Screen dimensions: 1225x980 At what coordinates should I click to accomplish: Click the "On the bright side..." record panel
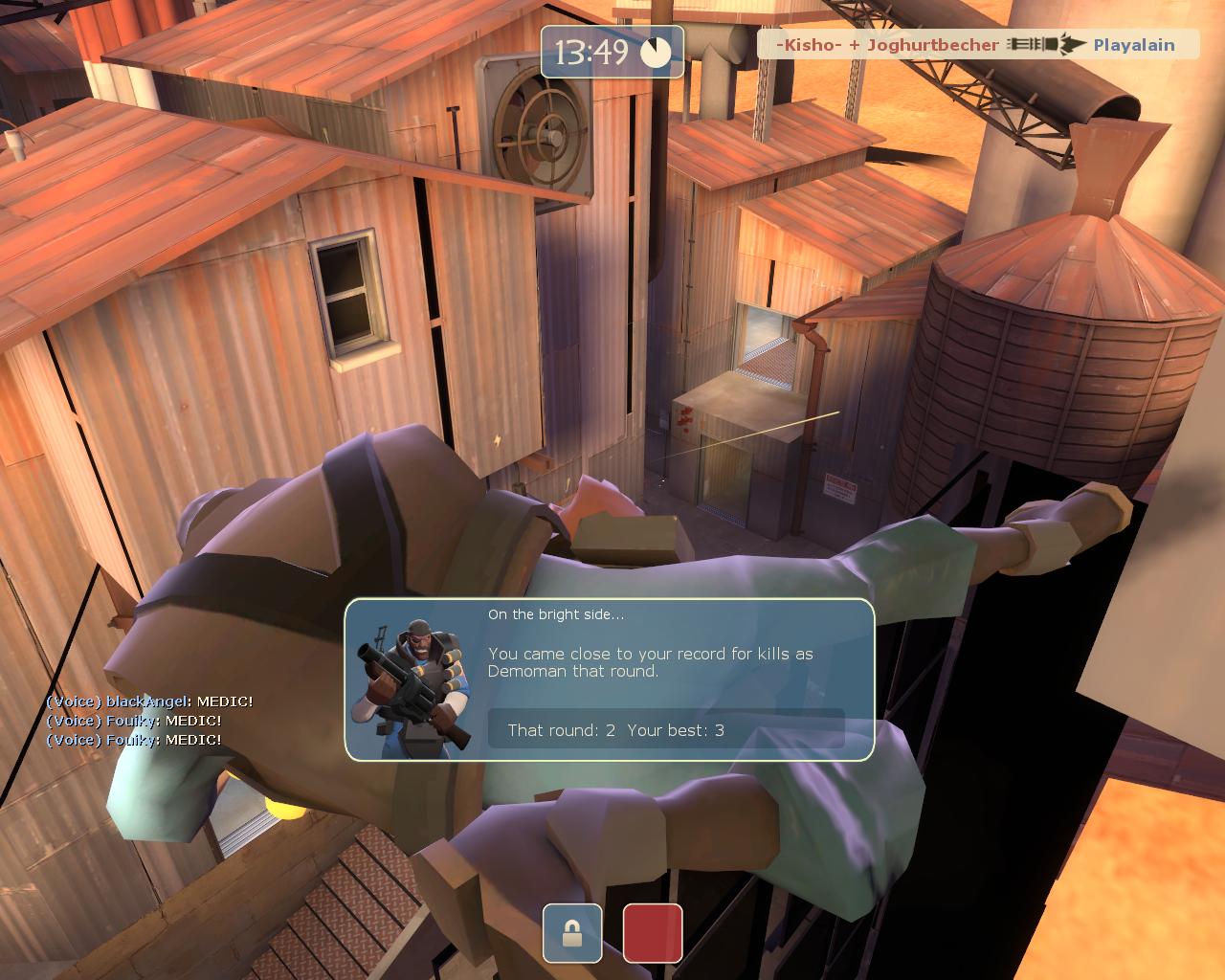pos(610,679)
